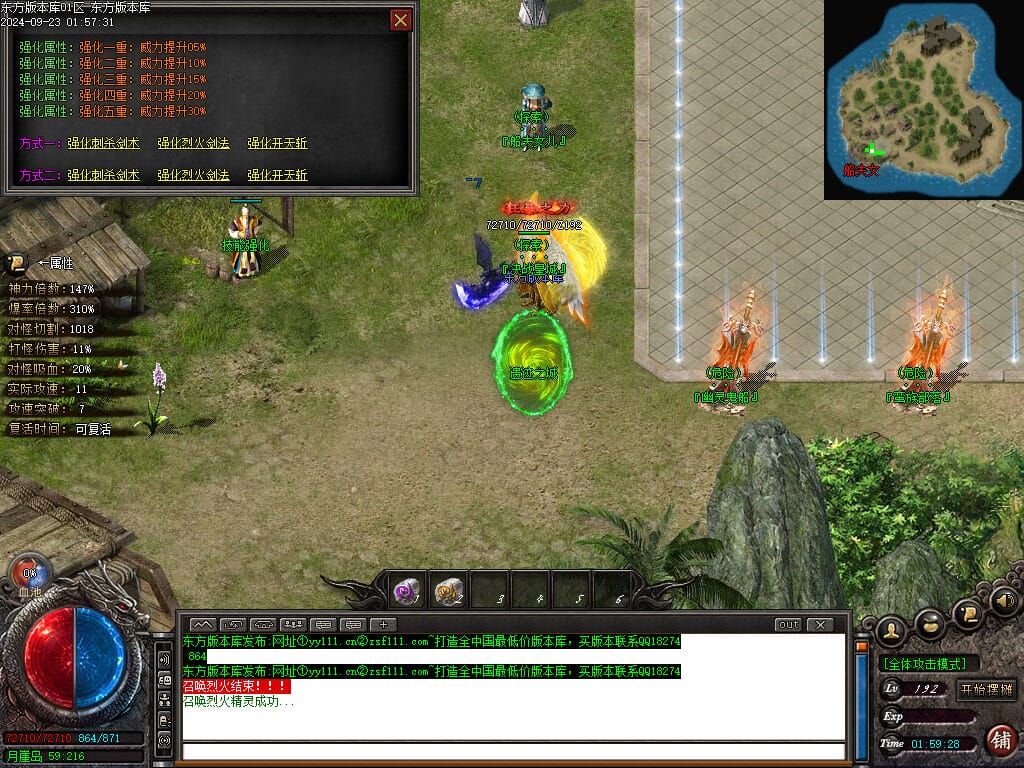Viewport: 1024px width, 768px height.
Task: Open the island minimap
Action: [x=922, y=98]
